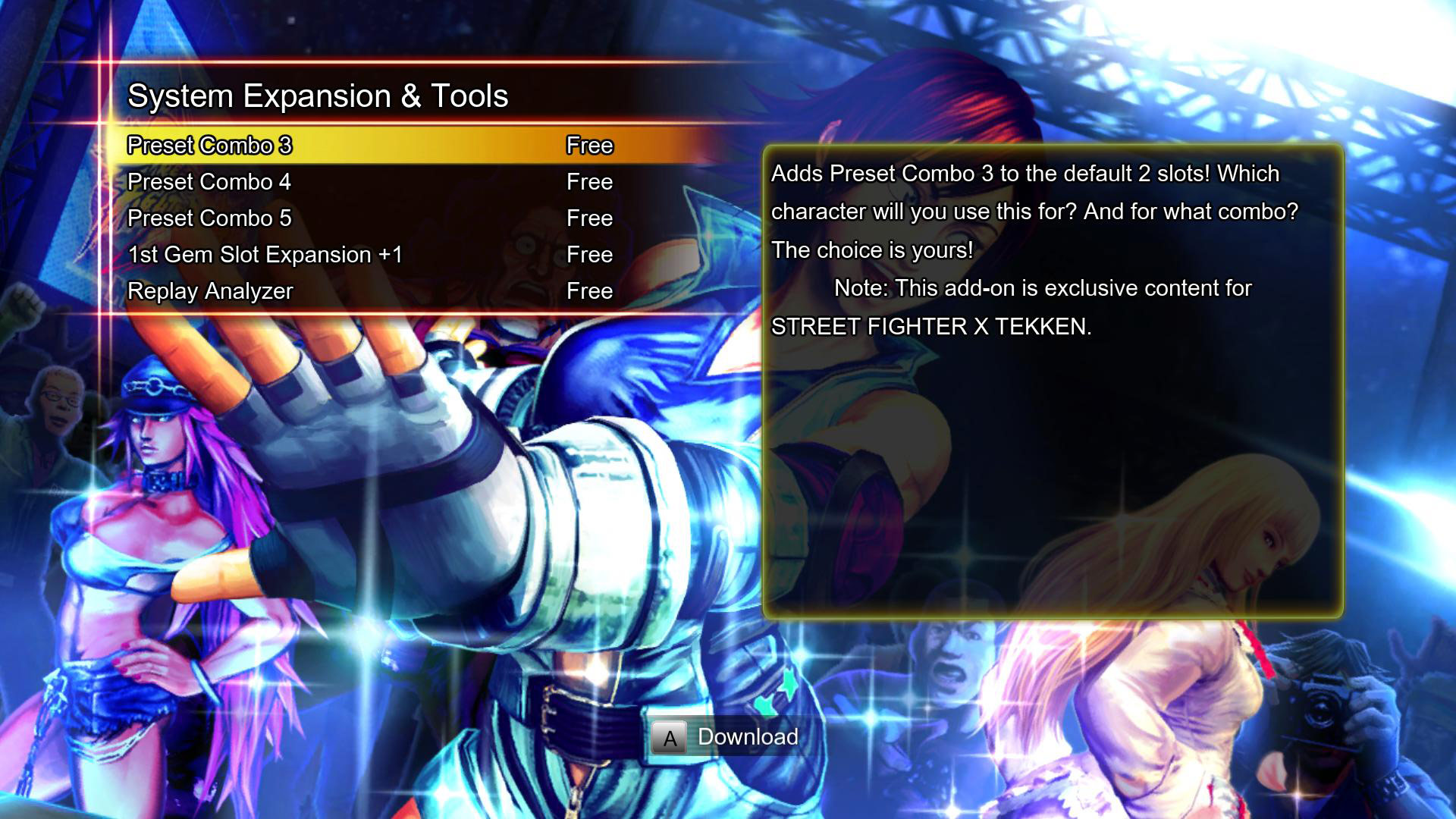Open the Replay Analyzer add-on
The image size is (1456, 819).
pyautogui.click(x=211, y=291)
